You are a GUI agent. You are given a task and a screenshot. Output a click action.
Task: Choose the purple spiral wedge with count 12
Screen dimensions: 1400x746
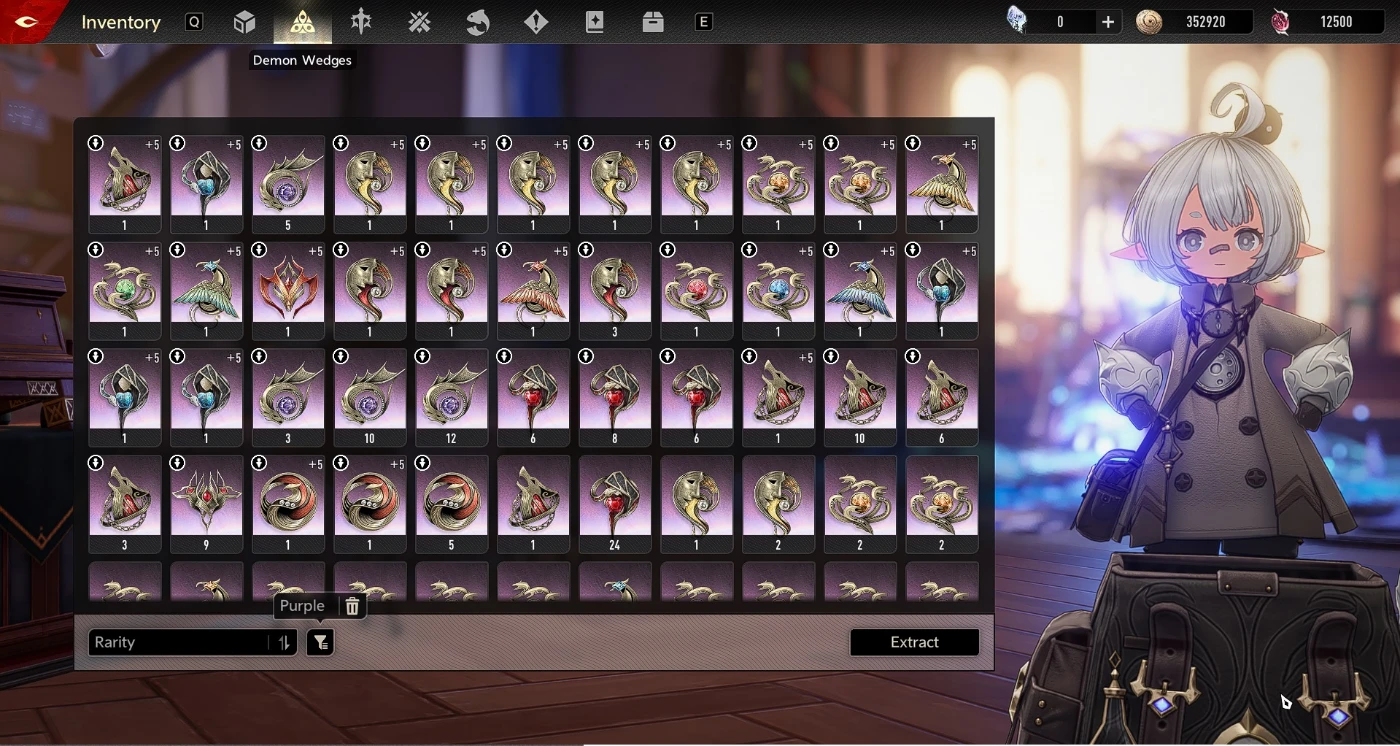point(451,395)
